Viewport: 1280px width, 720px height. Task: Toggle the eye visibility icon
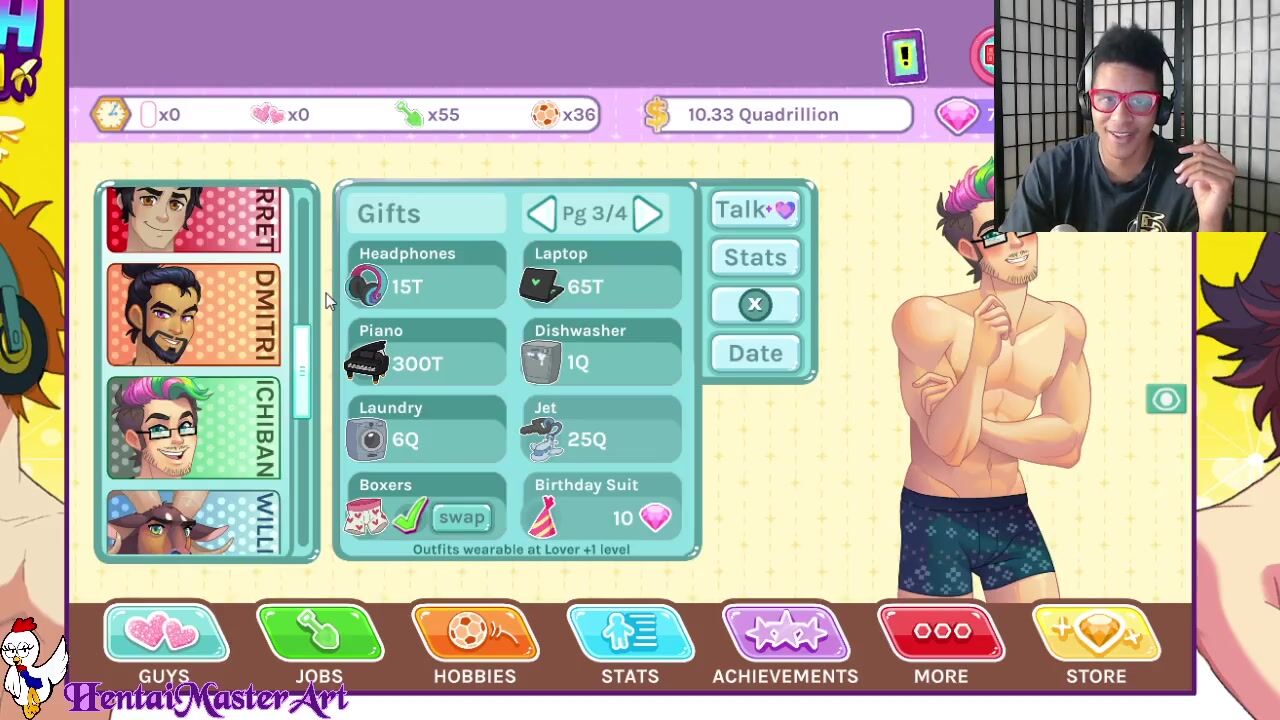click(x=1166, y=400)
